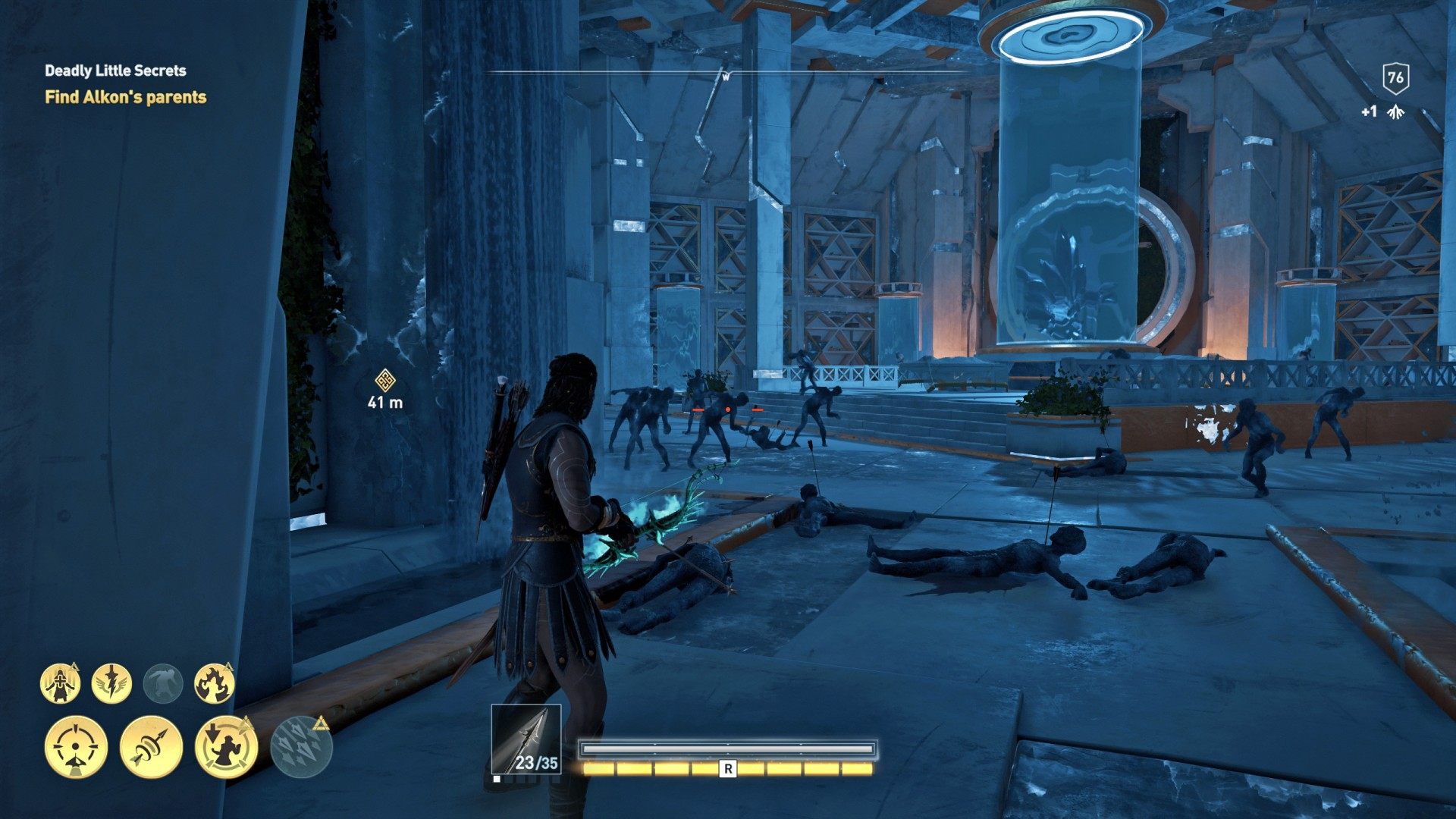
Task: Click the +1 ability point indicator
Action: (1382, 112)
